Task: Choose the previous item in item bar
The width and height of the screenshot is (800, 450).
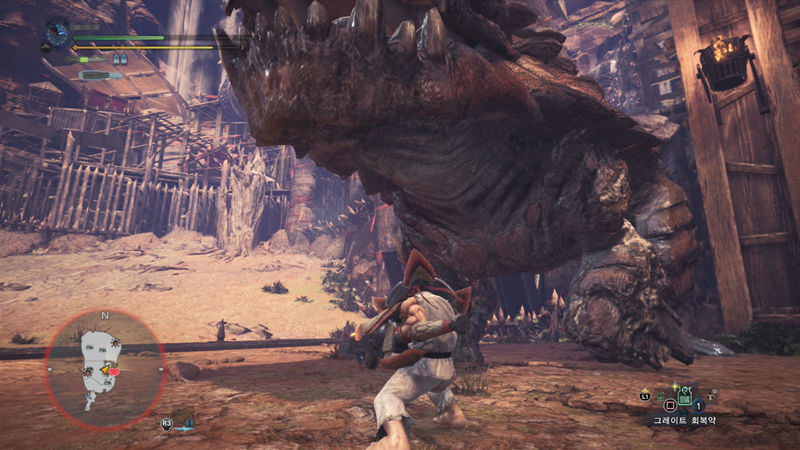Action: point(661,398)
